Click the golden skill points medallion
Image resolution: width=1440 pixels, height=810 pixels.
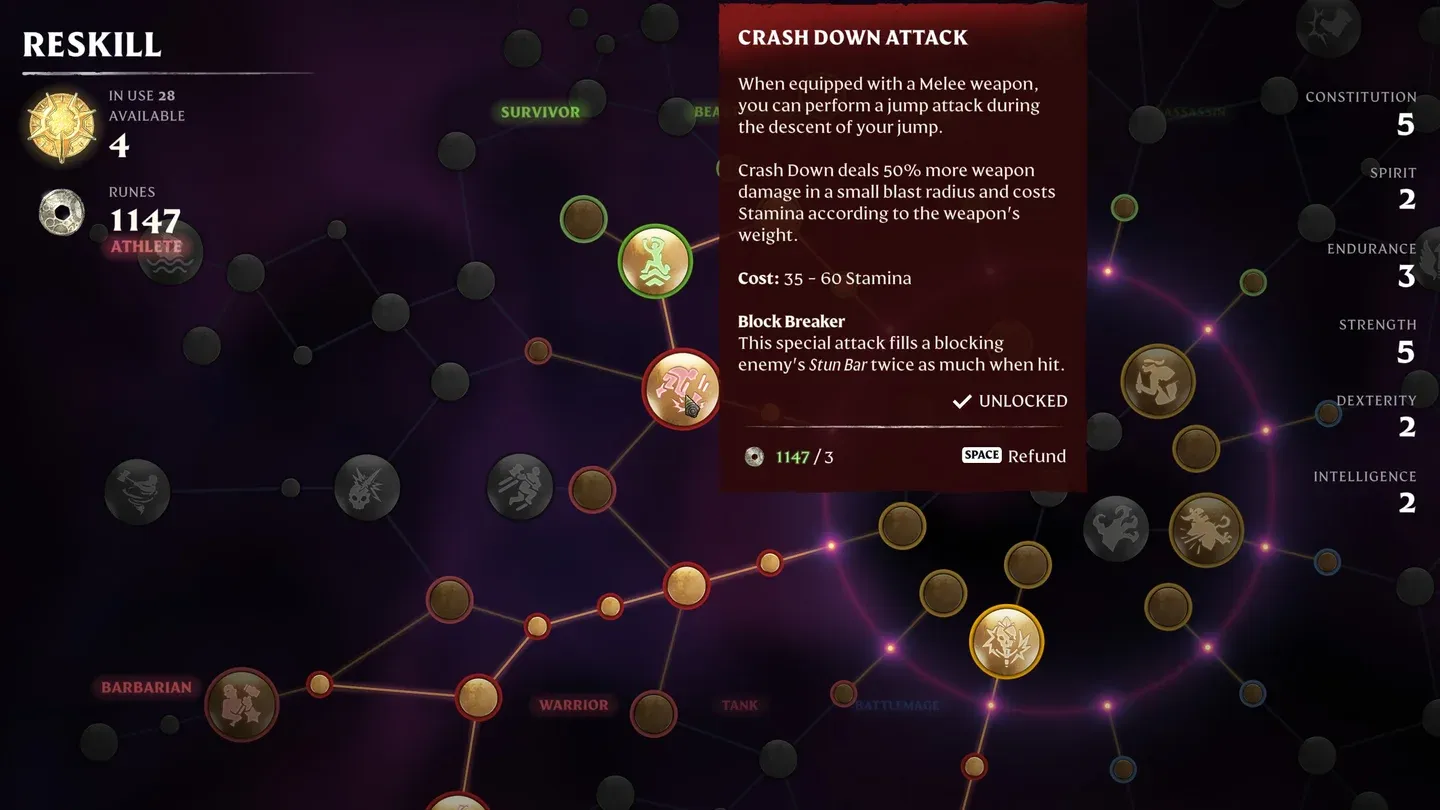[61, 123]
